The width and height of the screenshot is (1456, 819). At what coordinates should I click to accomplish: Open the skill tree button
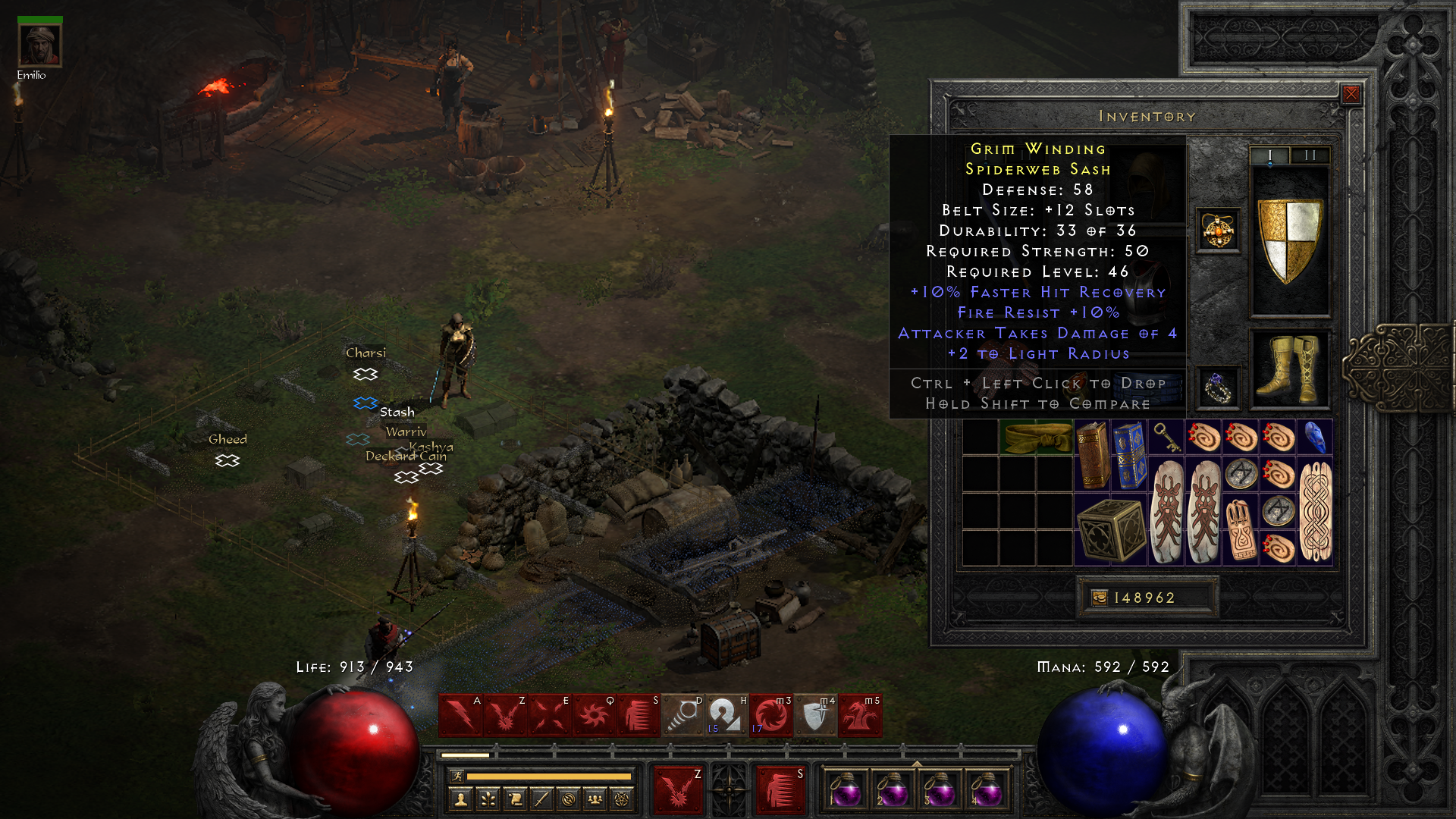point(488,799)
